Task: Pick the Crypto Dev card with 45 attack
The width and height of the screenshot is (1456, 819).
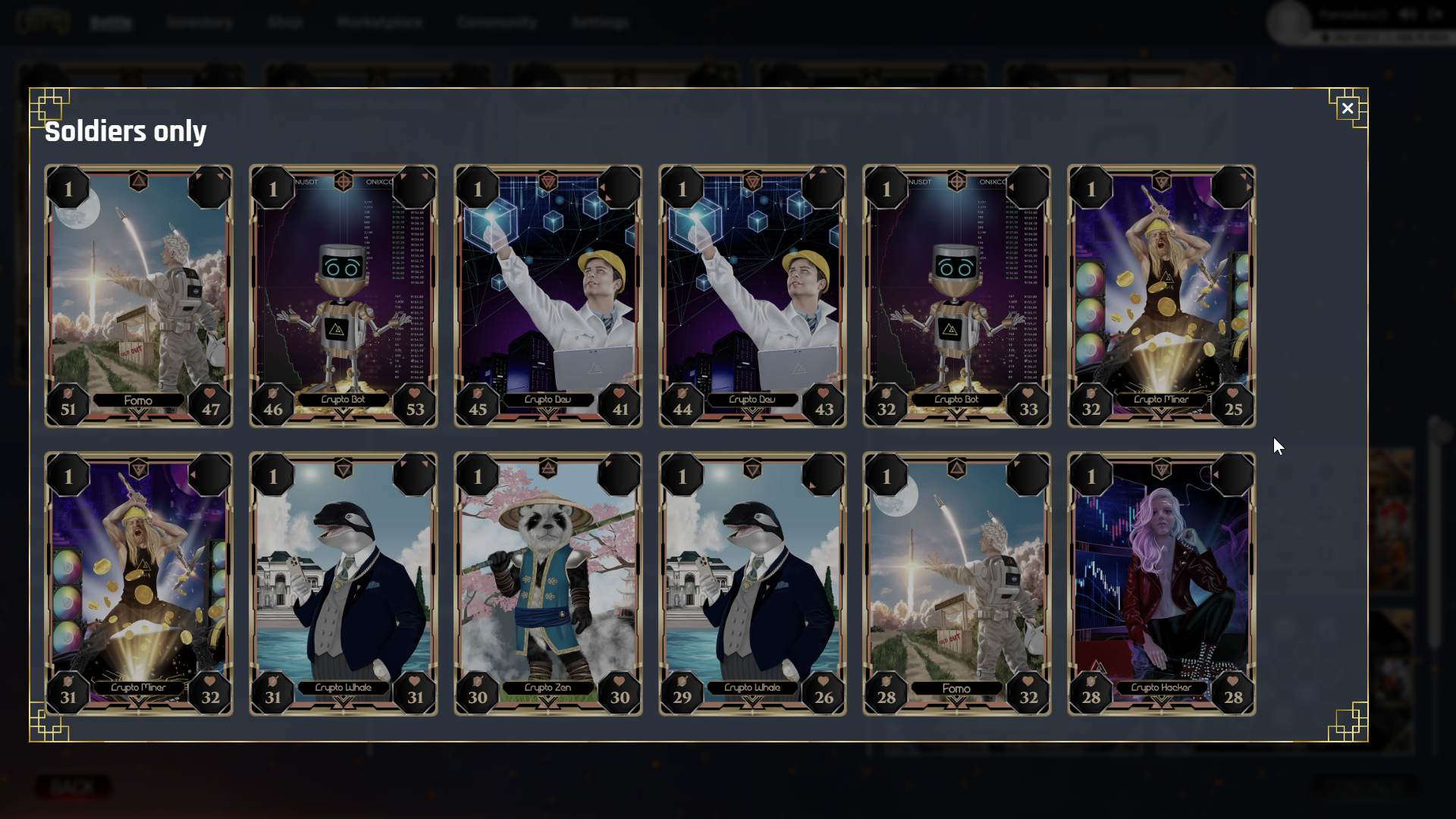Action: coord(548,296)
